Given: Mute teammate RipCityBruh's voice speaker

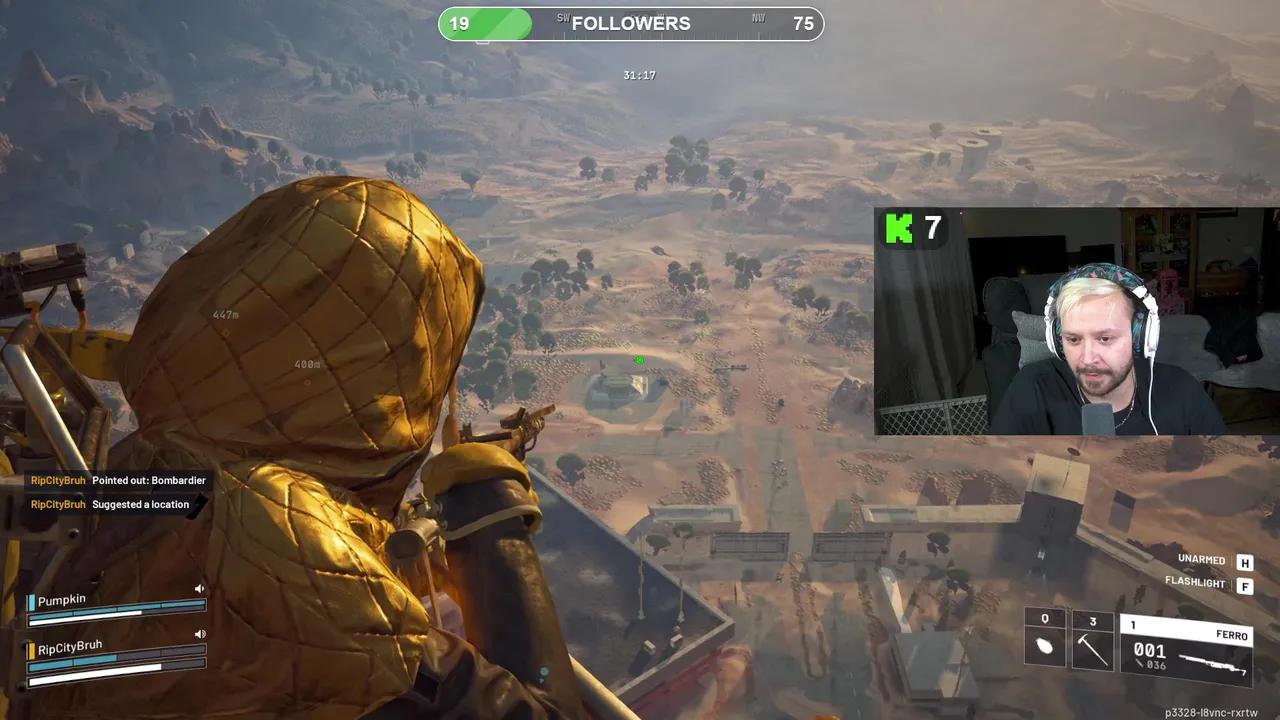Looking at the screenshot, I should click(200, 633).
